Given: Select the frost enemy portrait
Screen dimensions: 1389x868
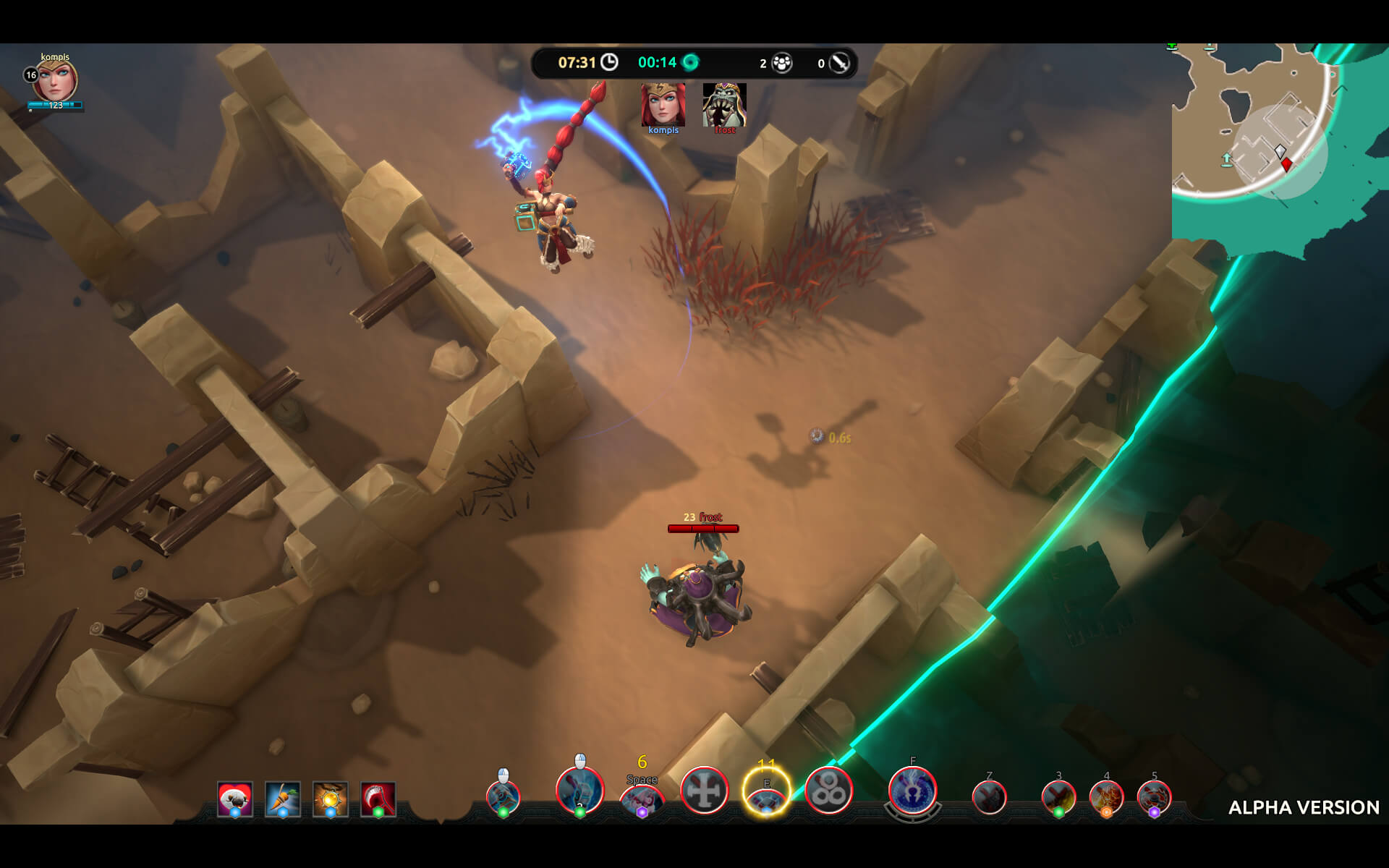Looking at the screenshot, I should (x=724, y=106).
